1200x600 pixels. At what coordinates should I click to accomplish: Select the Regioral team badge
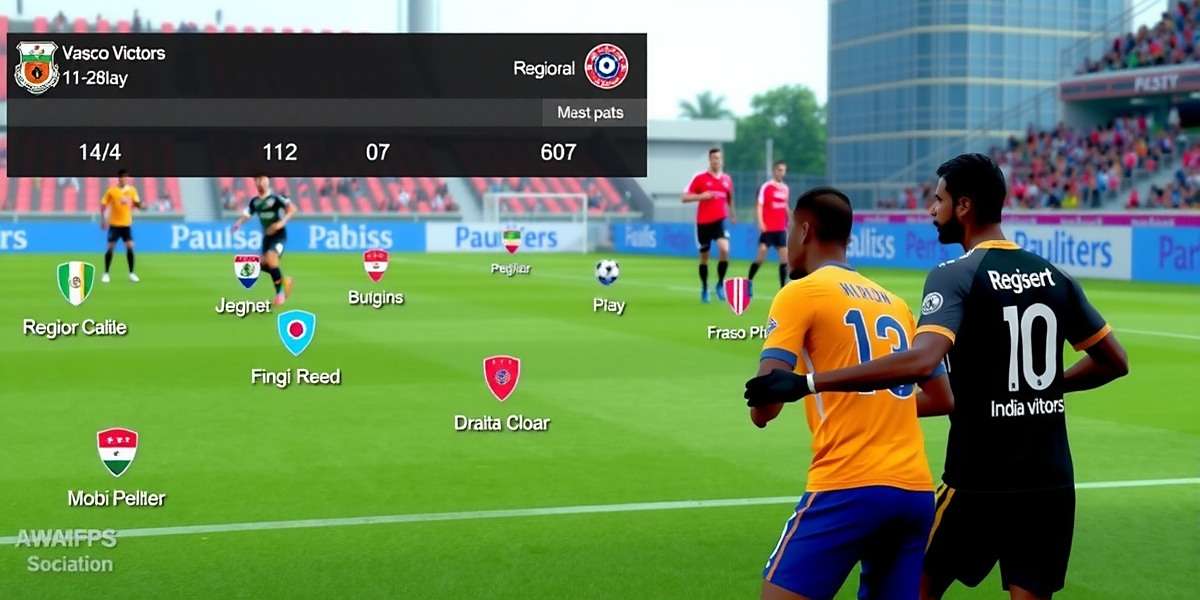tap(606, 67)
